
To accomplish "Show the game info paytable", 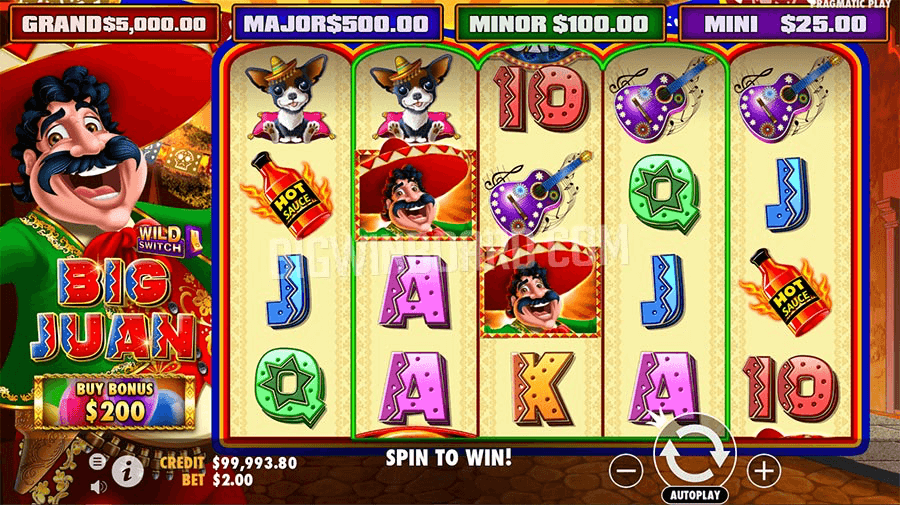I will (127, 470).
